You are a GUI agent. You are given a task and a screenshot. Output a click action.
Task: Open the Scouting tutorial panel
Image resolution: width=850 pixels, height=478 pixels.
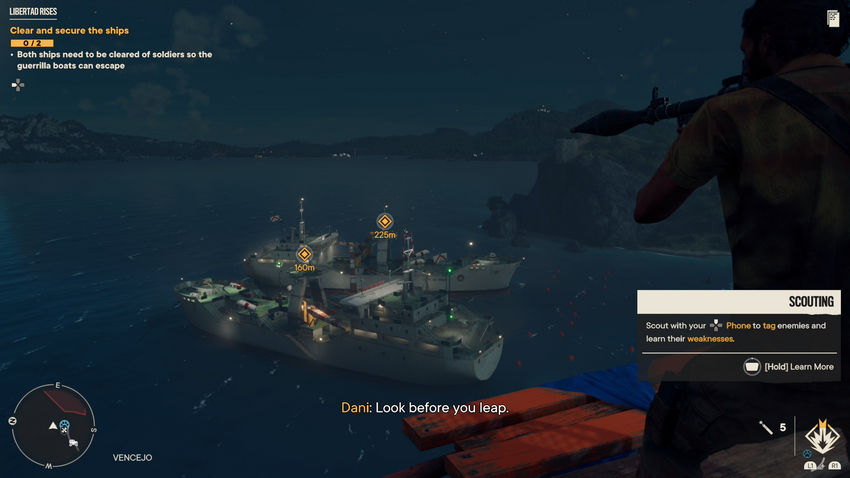[x=738, y=335]
